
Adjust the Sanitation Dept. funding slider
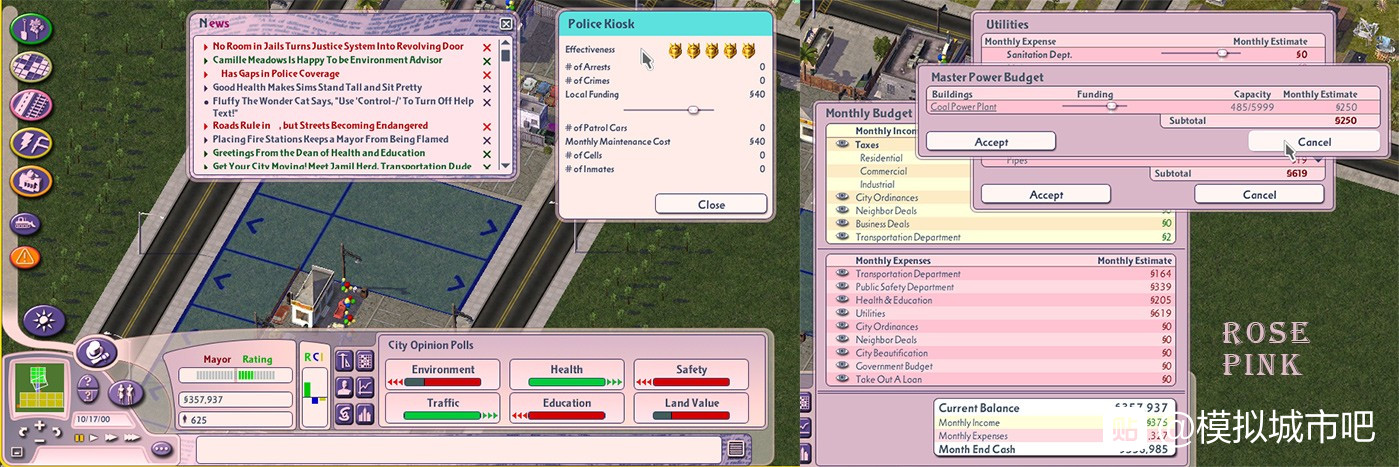[1221, 54]
